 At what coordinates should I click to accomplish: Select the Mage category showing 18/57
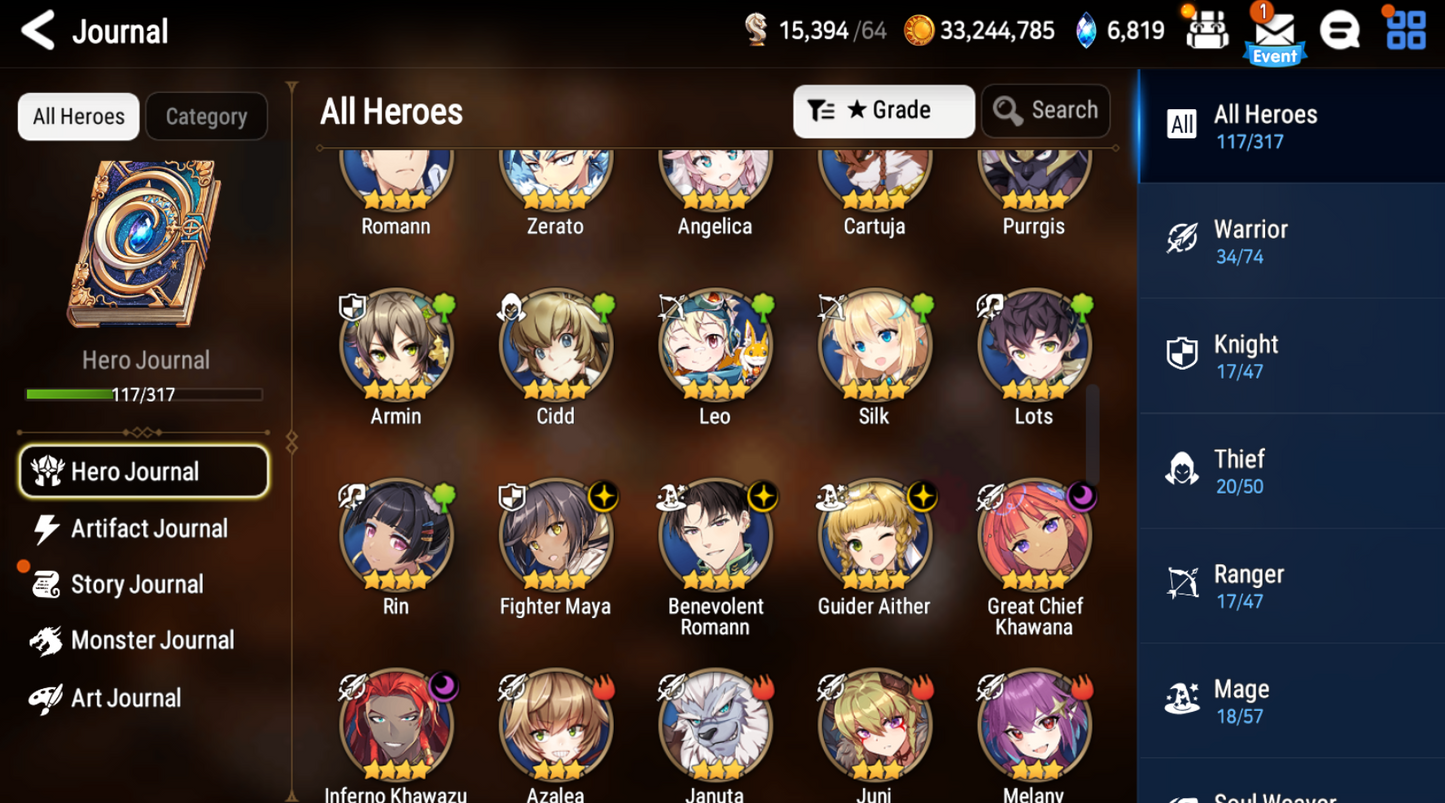tap(1291, 700)
